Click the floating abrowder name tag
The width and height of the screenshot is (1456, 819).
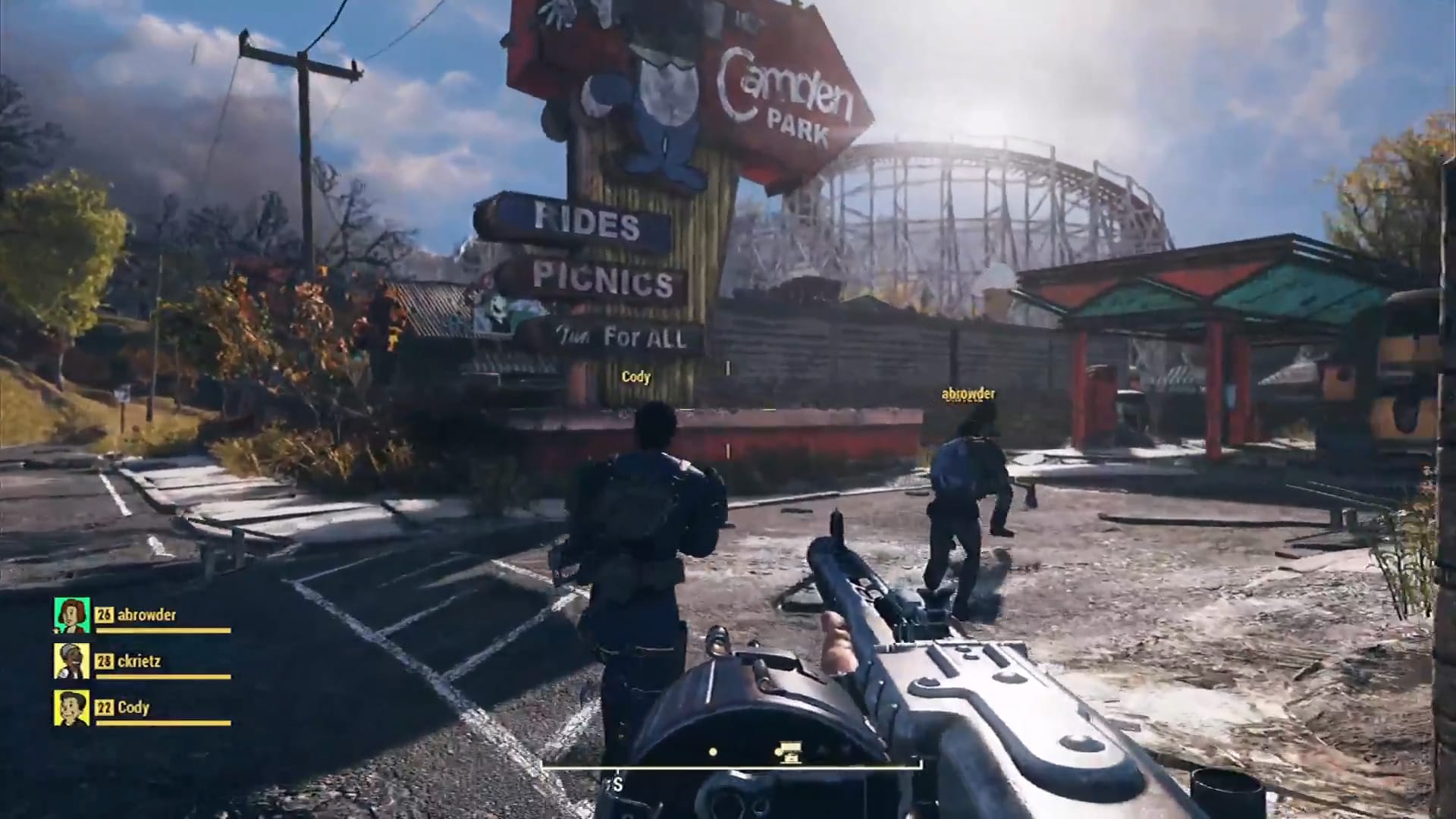click(x=968, y=394)
